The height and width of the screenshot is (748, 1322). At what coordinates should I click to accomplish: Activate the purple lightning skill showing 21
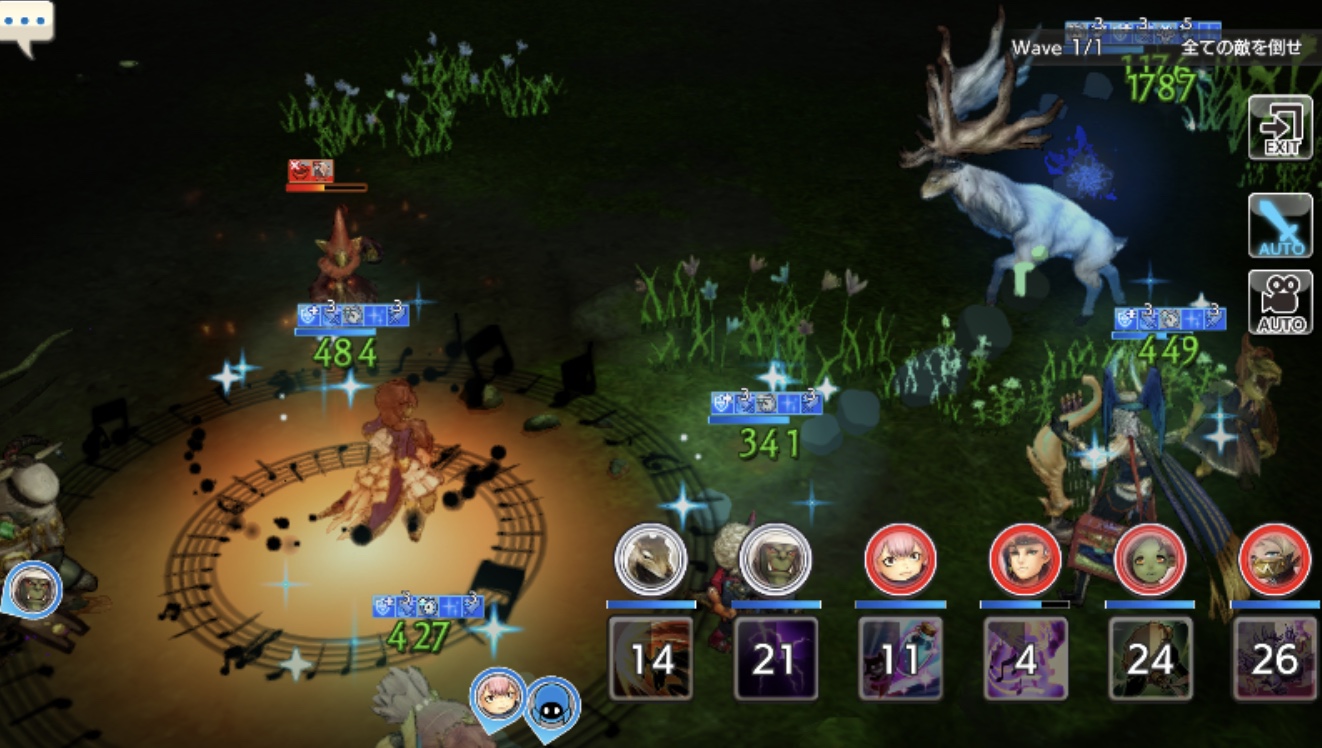(776, 657)
